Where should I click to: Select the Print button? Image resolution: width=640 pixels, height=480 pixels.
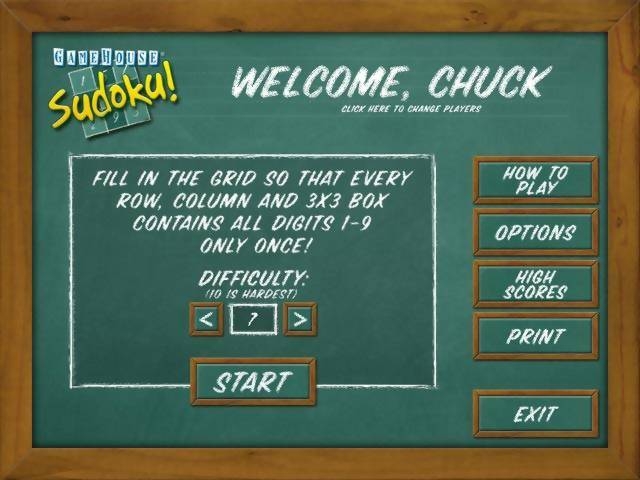pyautogui.click(x=535, y=337)
